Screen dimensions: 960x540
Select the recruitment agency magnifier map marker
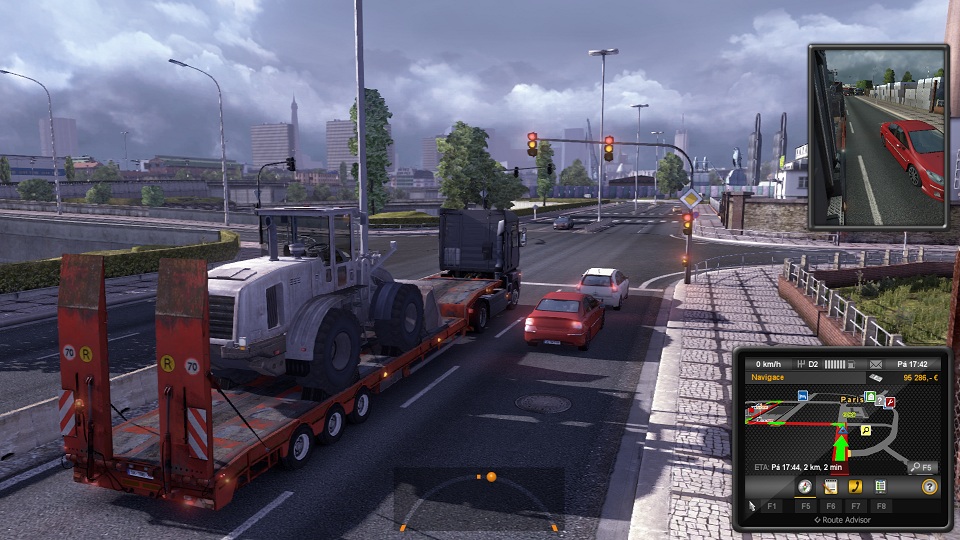[865, 430]
